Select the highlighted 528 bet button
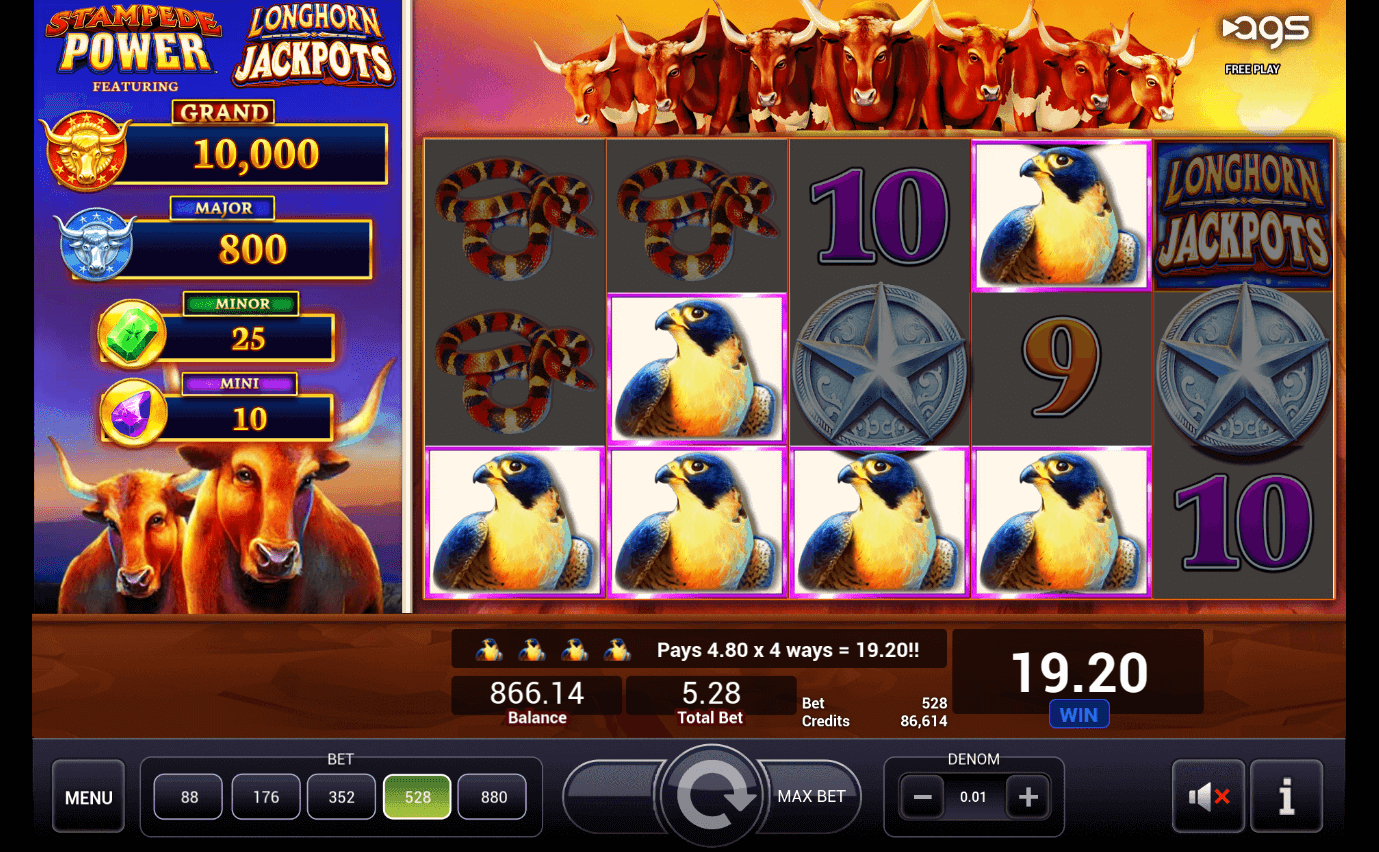Screen dimensions: 1379x852 coord(417,797)
